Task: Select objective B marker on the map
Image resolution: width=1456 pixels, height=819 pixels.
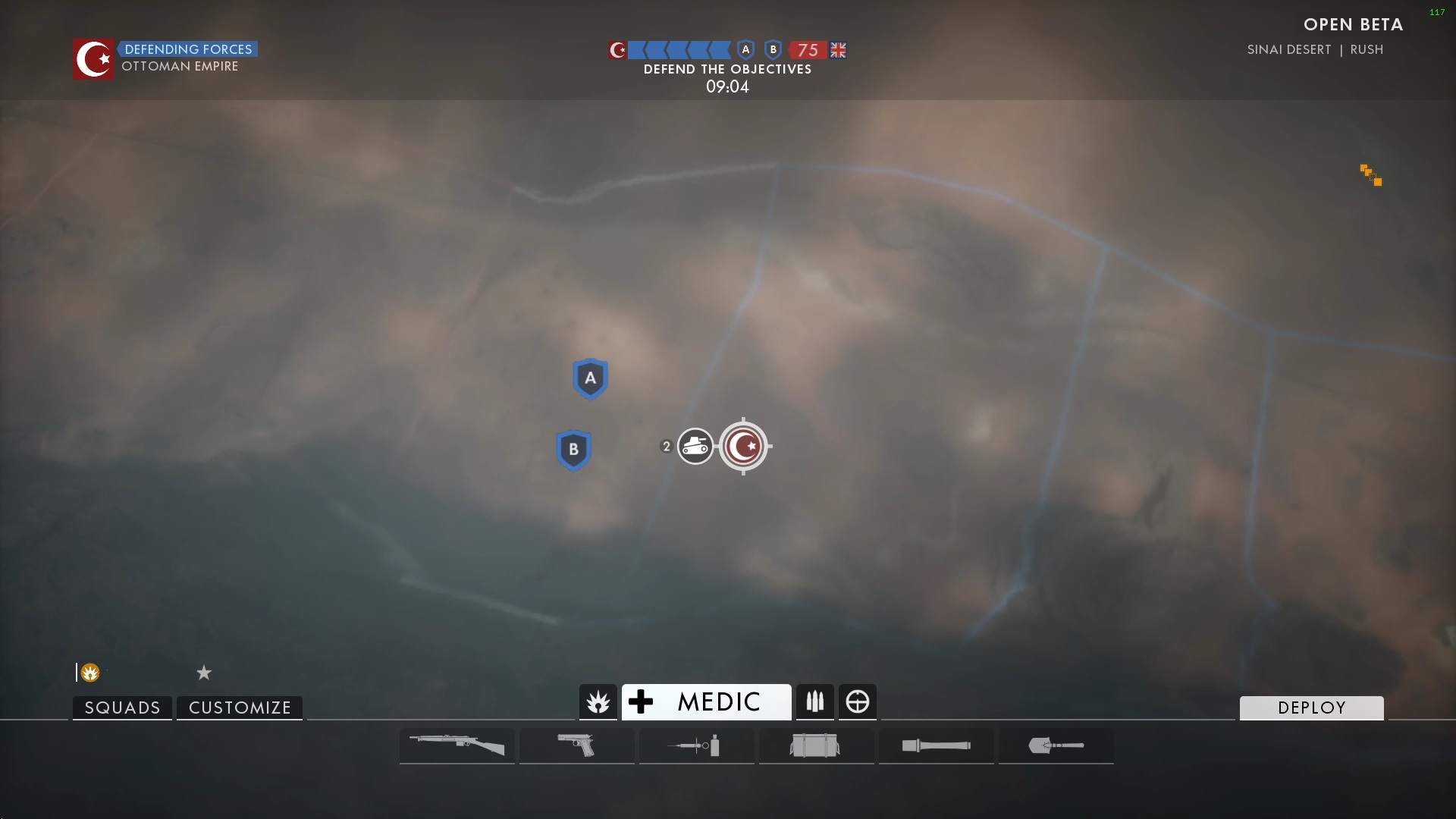Action: pyautogui.click(x=574, y=450)
